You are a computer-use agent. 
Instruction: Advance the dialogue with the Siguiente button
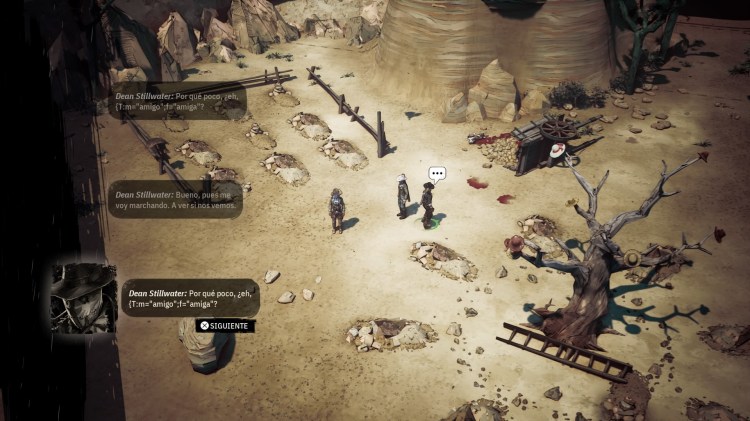pos(226,325)
